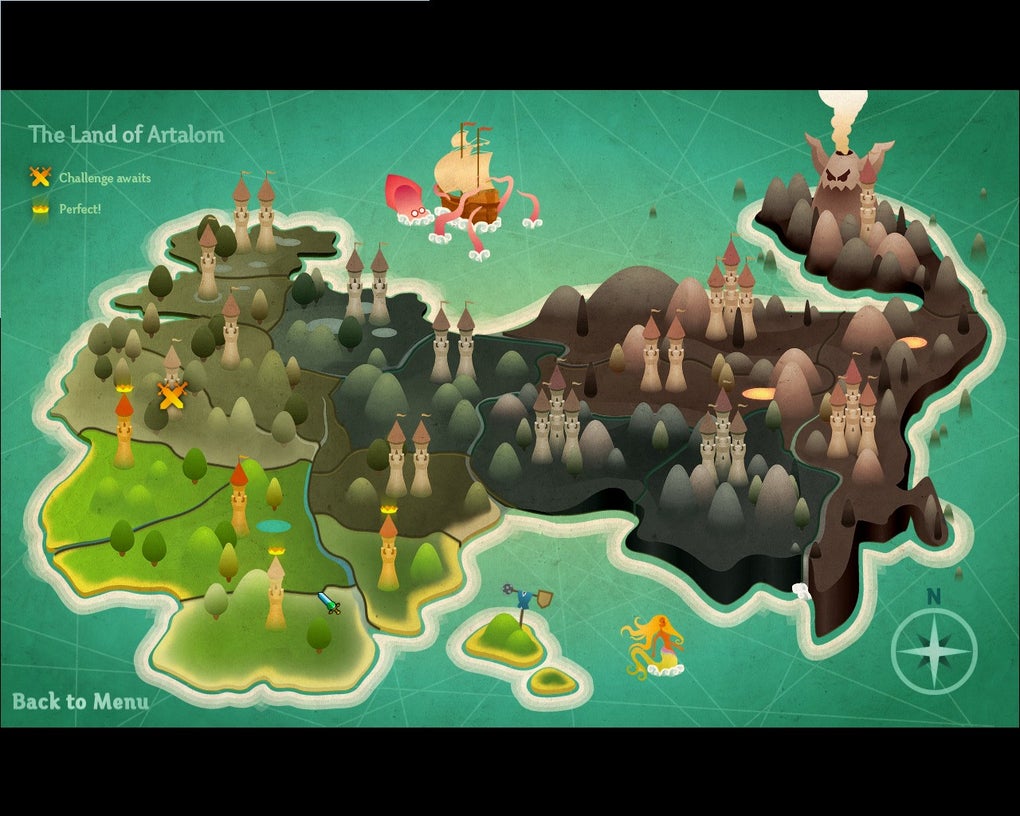
Task: Open the signpost on the small green island
Action: click(x=523, y=604)
